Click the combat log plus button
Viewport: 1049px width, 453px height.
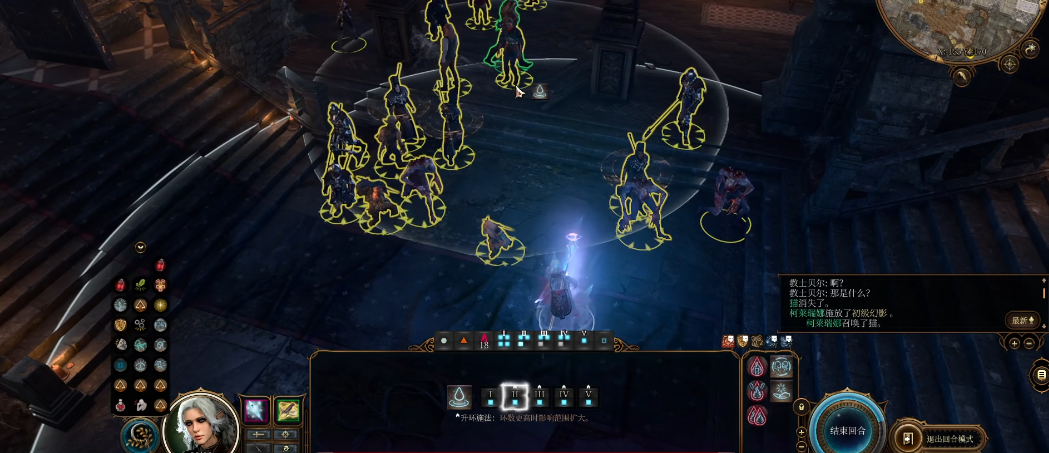pos(1014,343)
